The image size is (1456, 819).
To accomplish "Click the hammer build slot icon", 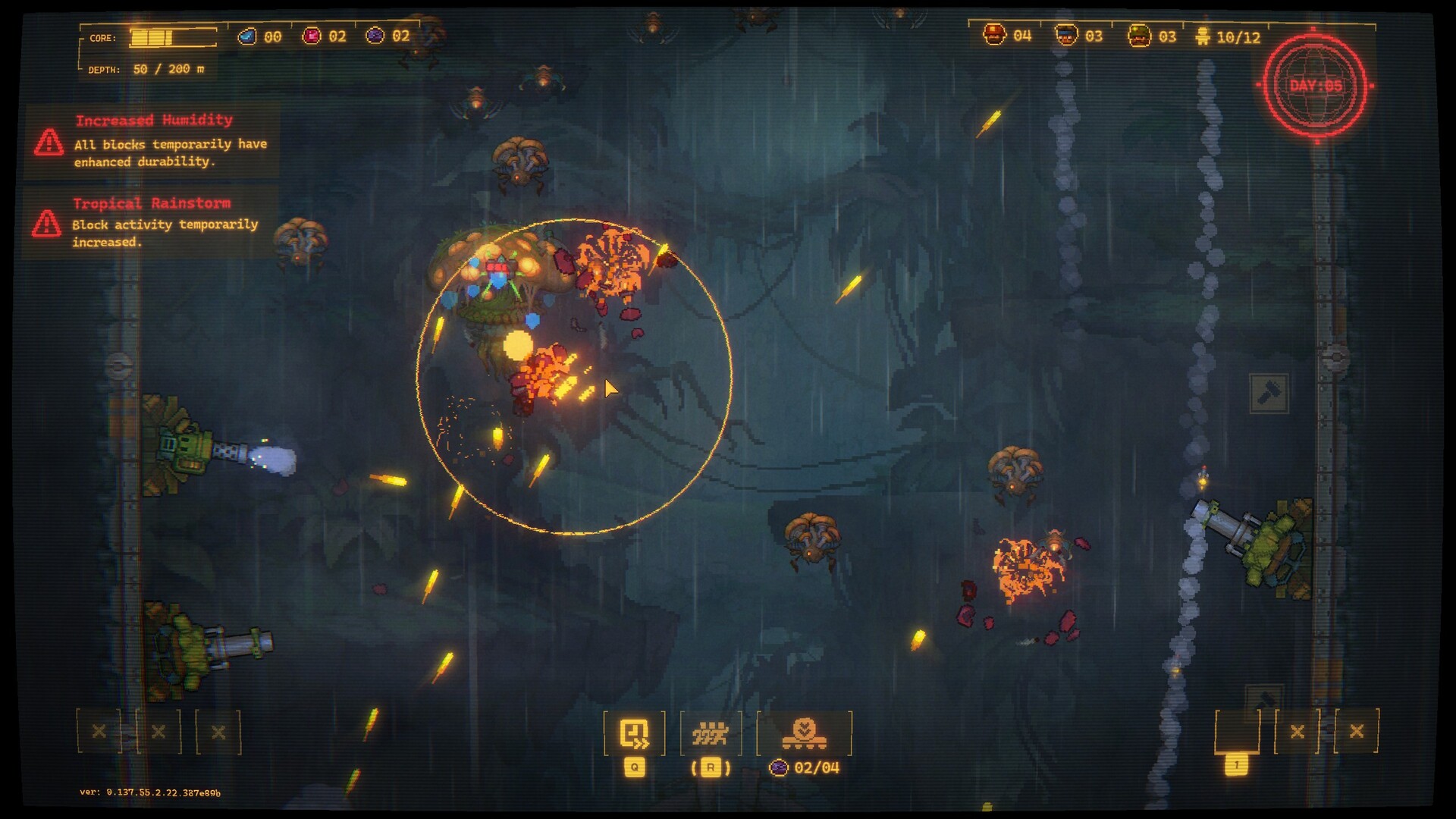I will click(1269, 393).
